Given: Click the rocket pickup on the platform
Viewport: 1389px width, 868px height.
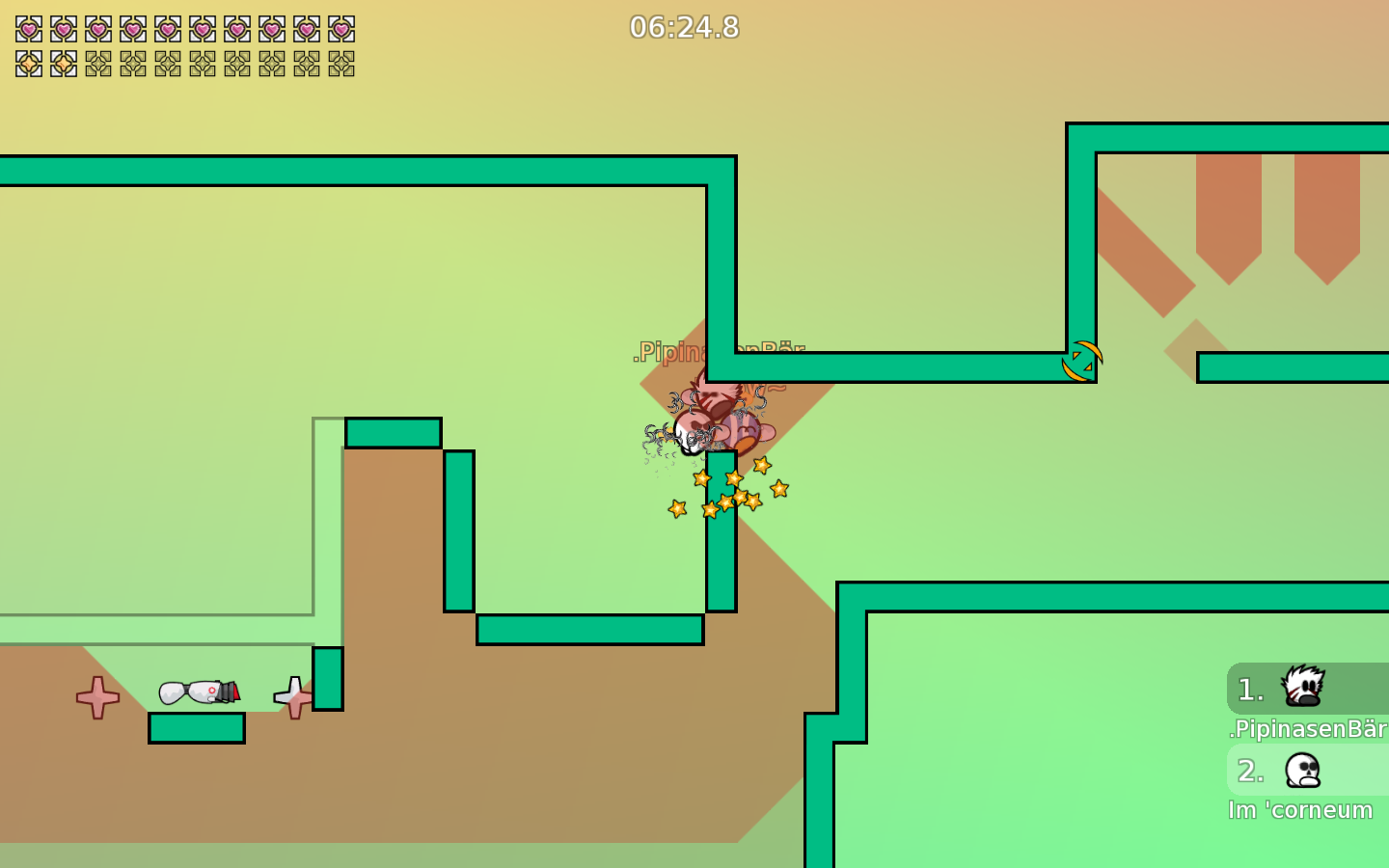Looking at the screenshot, I should [x=198, y=691].
